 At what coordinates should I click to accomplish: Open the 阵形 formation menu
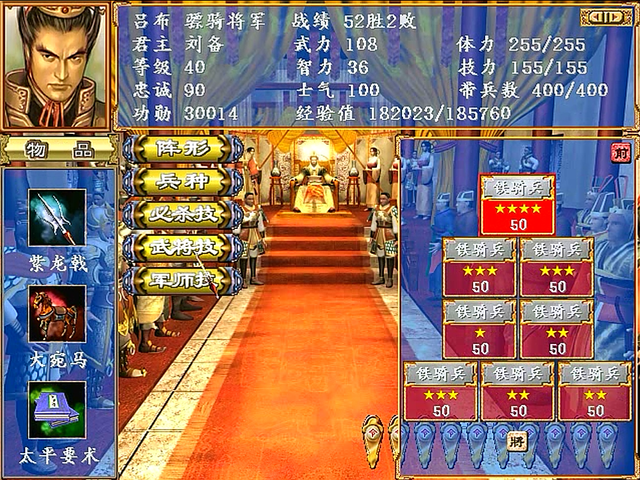click(x=182, y=149)
